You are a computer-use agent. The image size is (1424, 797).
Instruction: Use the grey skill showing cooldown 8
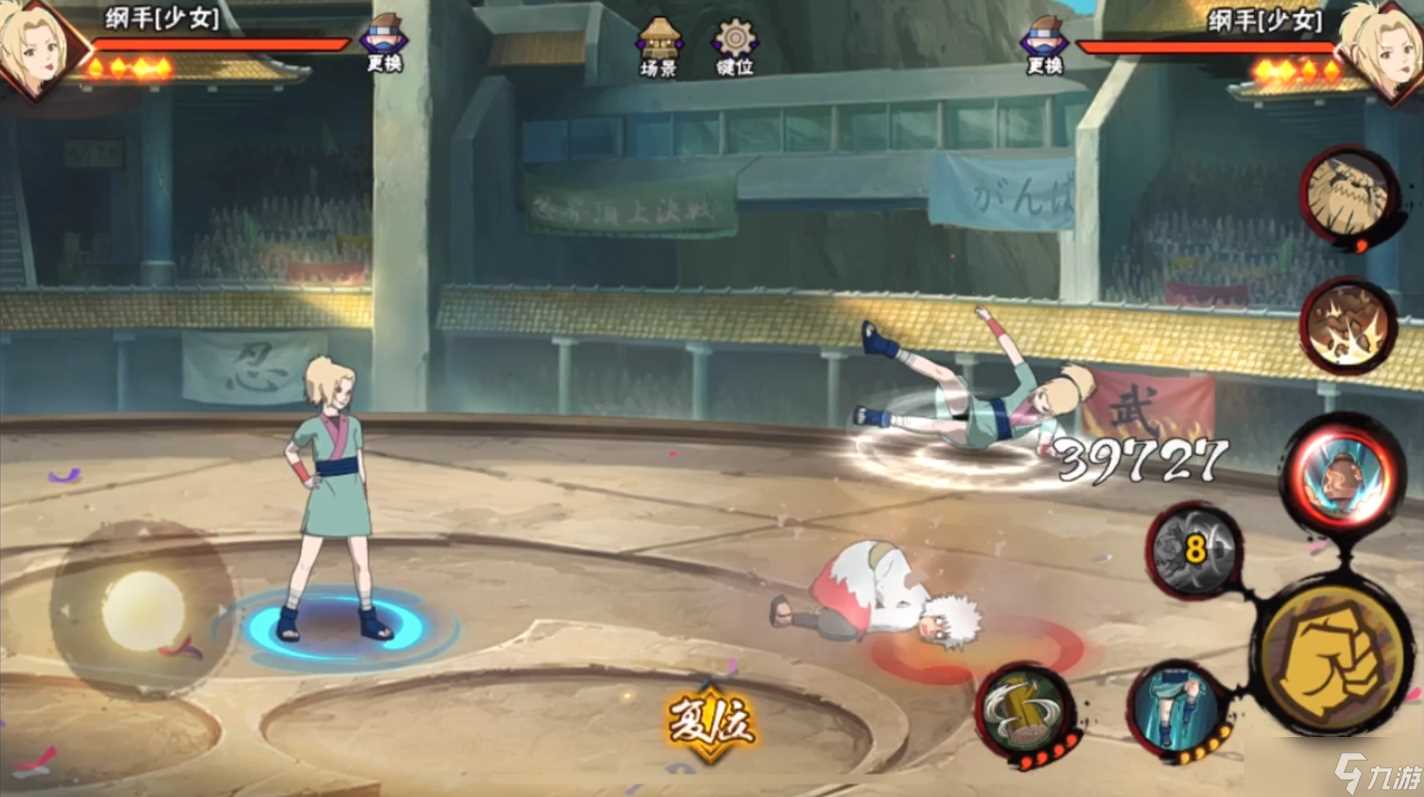tap(1194, 551)
